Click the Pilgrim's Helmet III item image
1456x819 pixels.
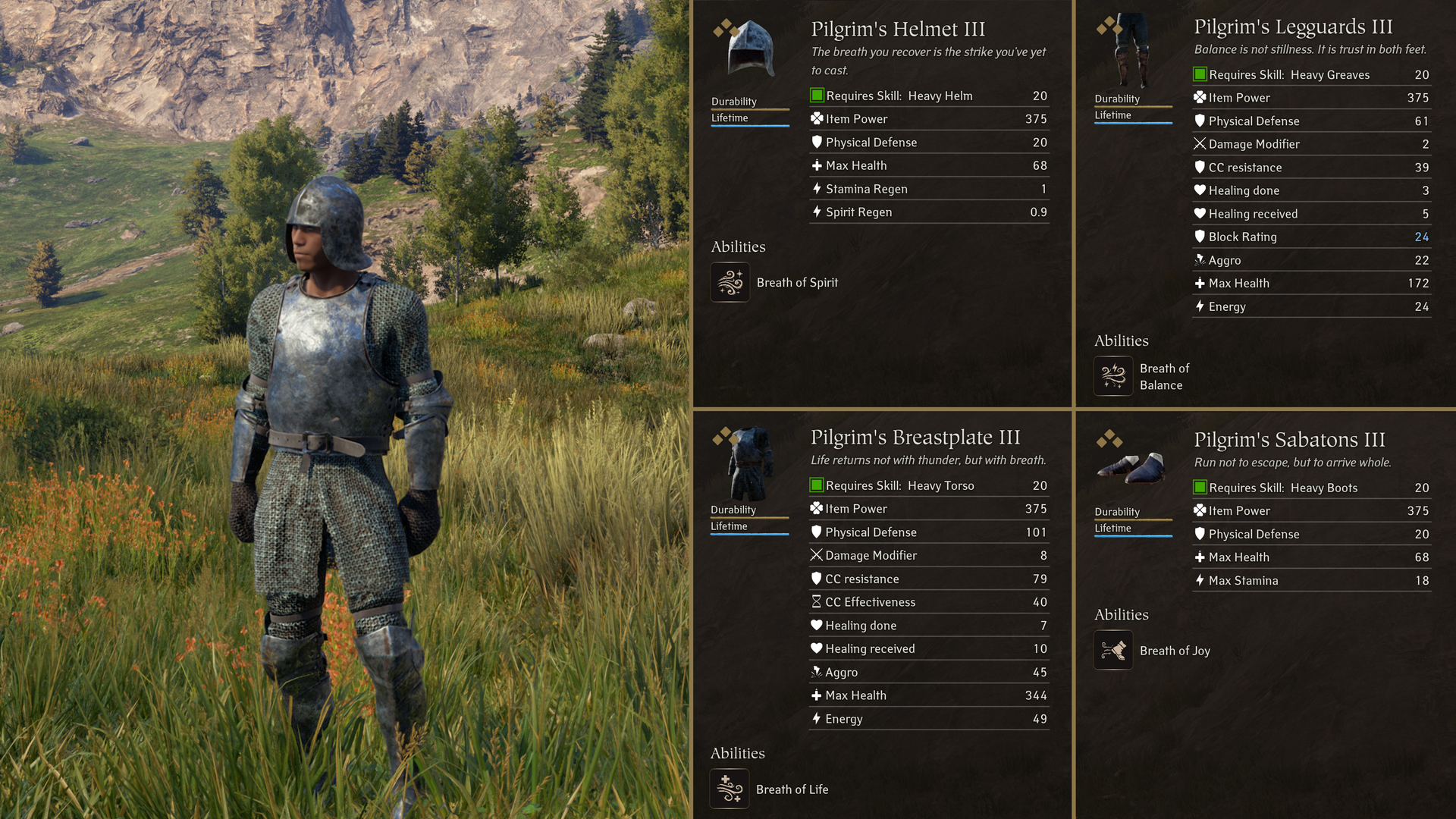[x=750, y=49]
